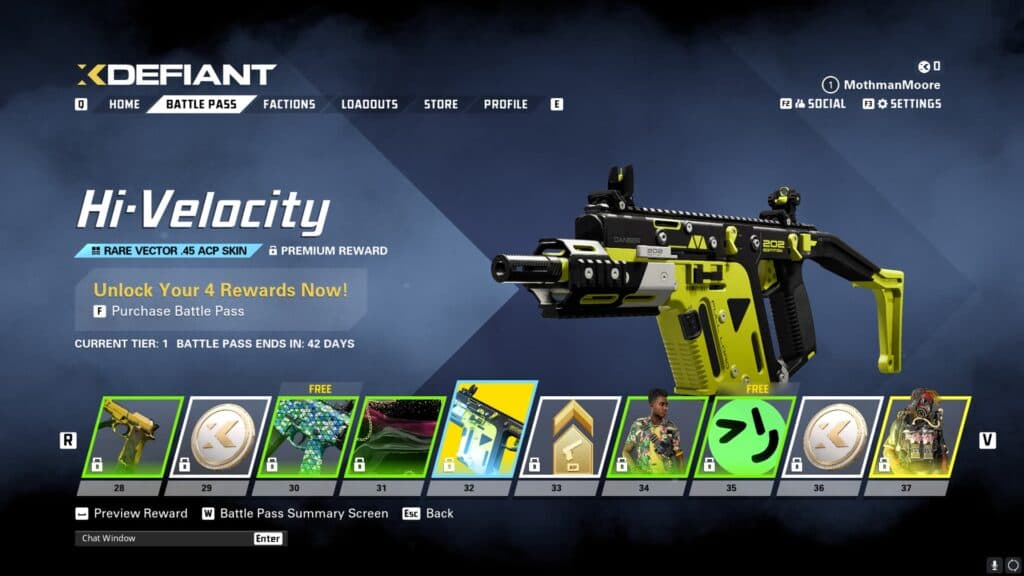The width and height of the screenshot is (1024, 576).
Task: Select the tier 28 yellow pistol reward
Action: (132, 436)
